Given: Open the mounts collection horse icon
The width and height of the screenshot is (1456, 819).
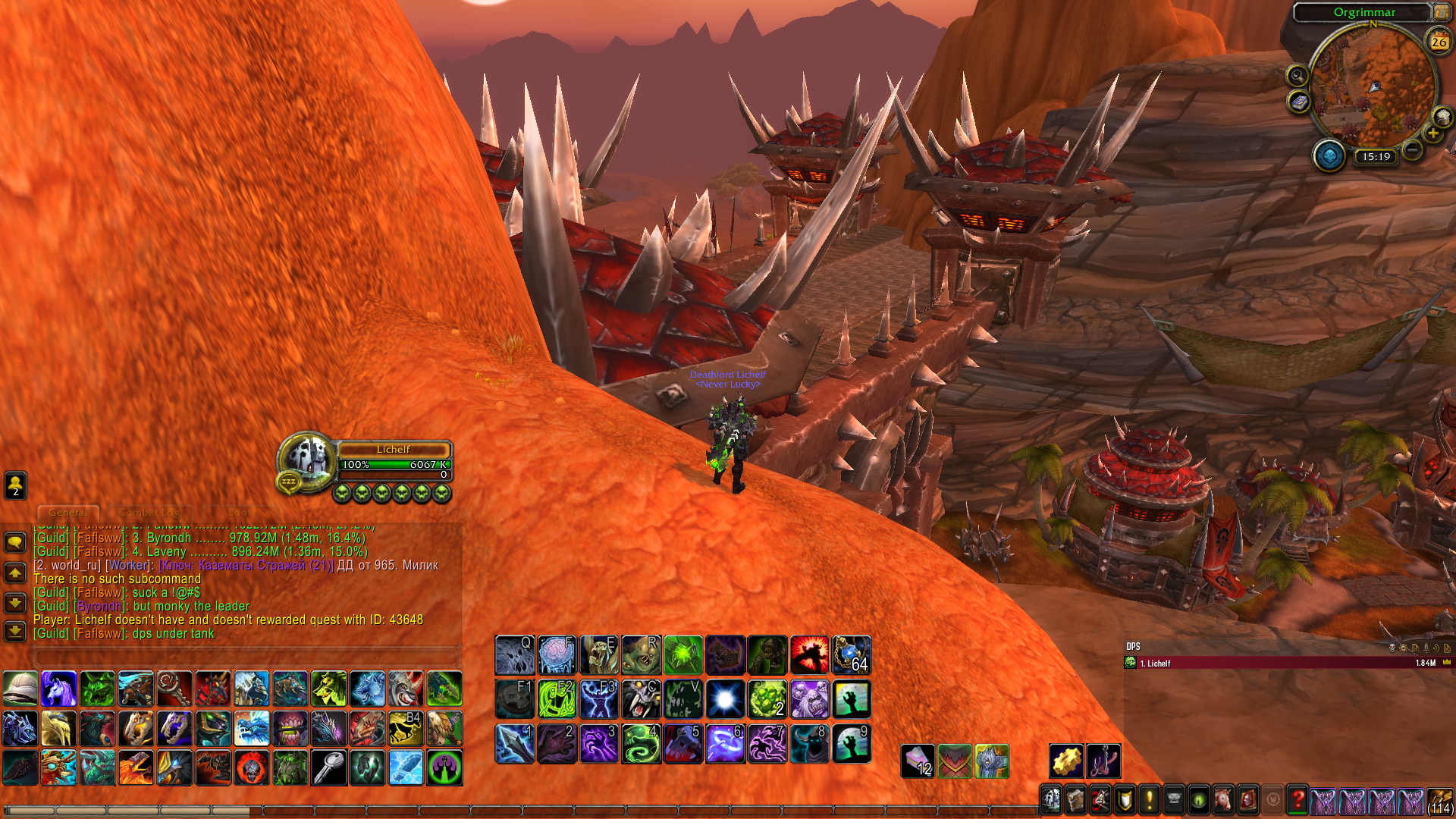Looking at the screenshot, I should [x=1222, y=799].
